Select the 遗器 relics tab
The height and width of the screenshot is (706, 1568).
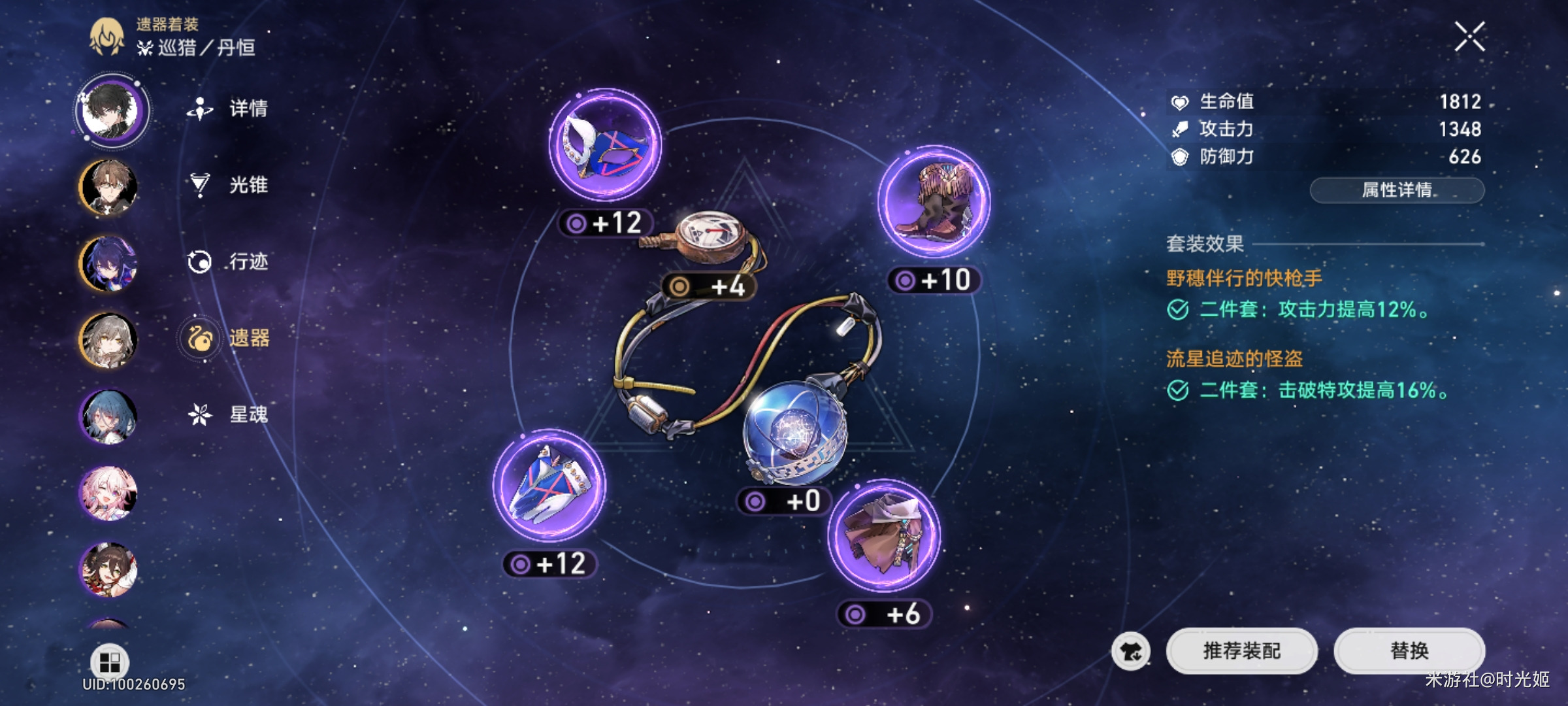click(x=229, y=338)
